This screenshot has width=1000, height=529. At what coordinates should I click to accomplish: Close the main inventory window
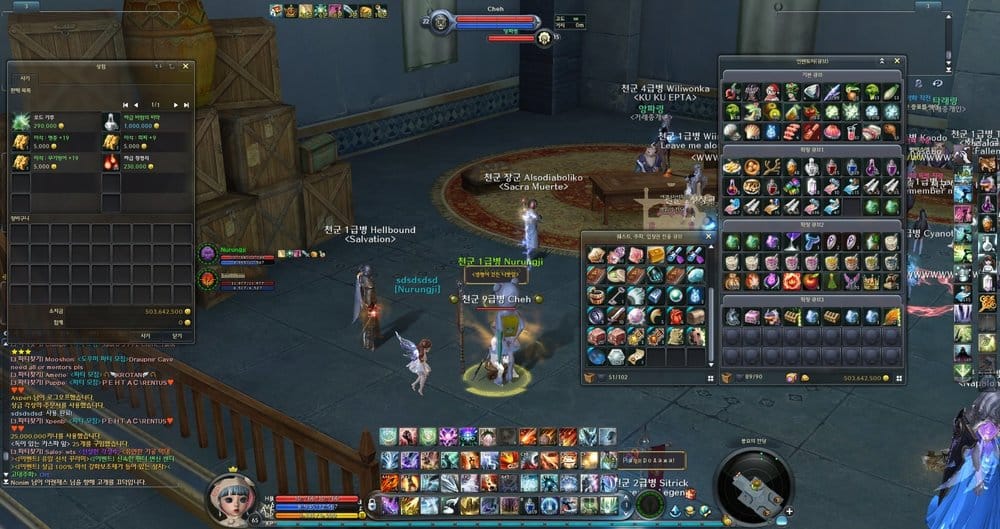898,61
